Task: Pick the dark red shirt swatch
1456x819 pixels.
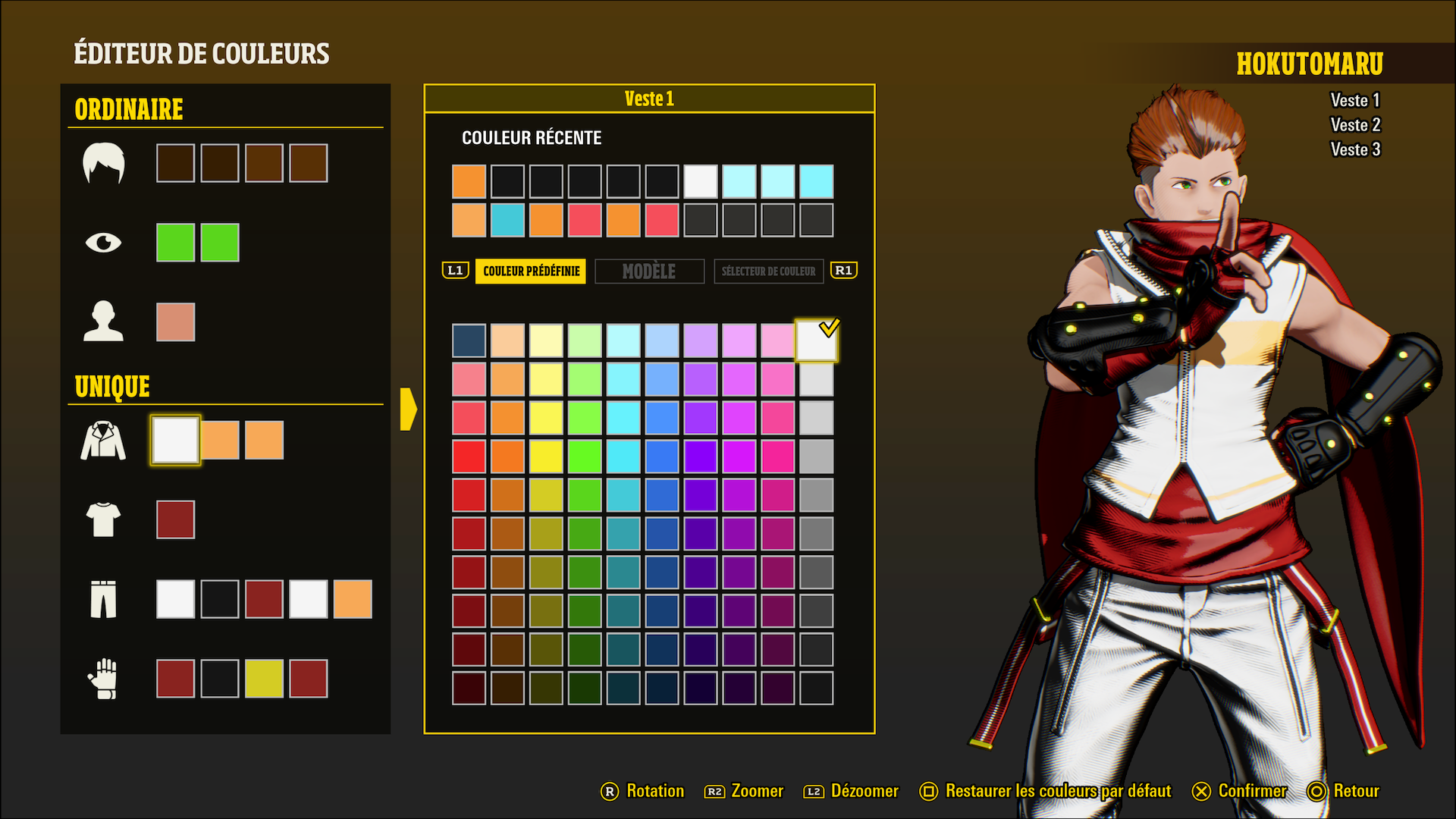Action: click(175, 519)
